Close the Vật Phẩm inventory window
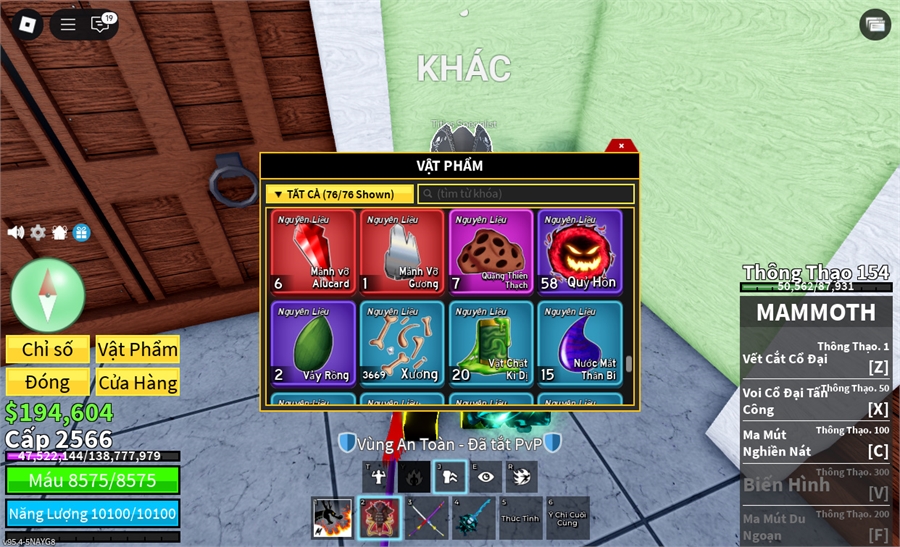The image size is (900, 547). click(621, 146)
